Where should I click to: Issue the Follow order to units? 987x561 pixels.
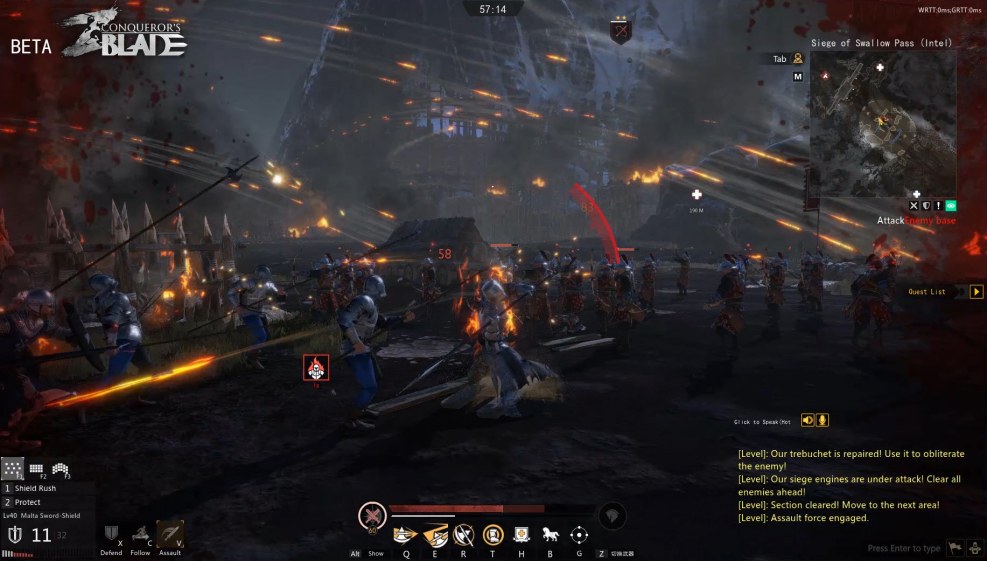click(141, 534)
